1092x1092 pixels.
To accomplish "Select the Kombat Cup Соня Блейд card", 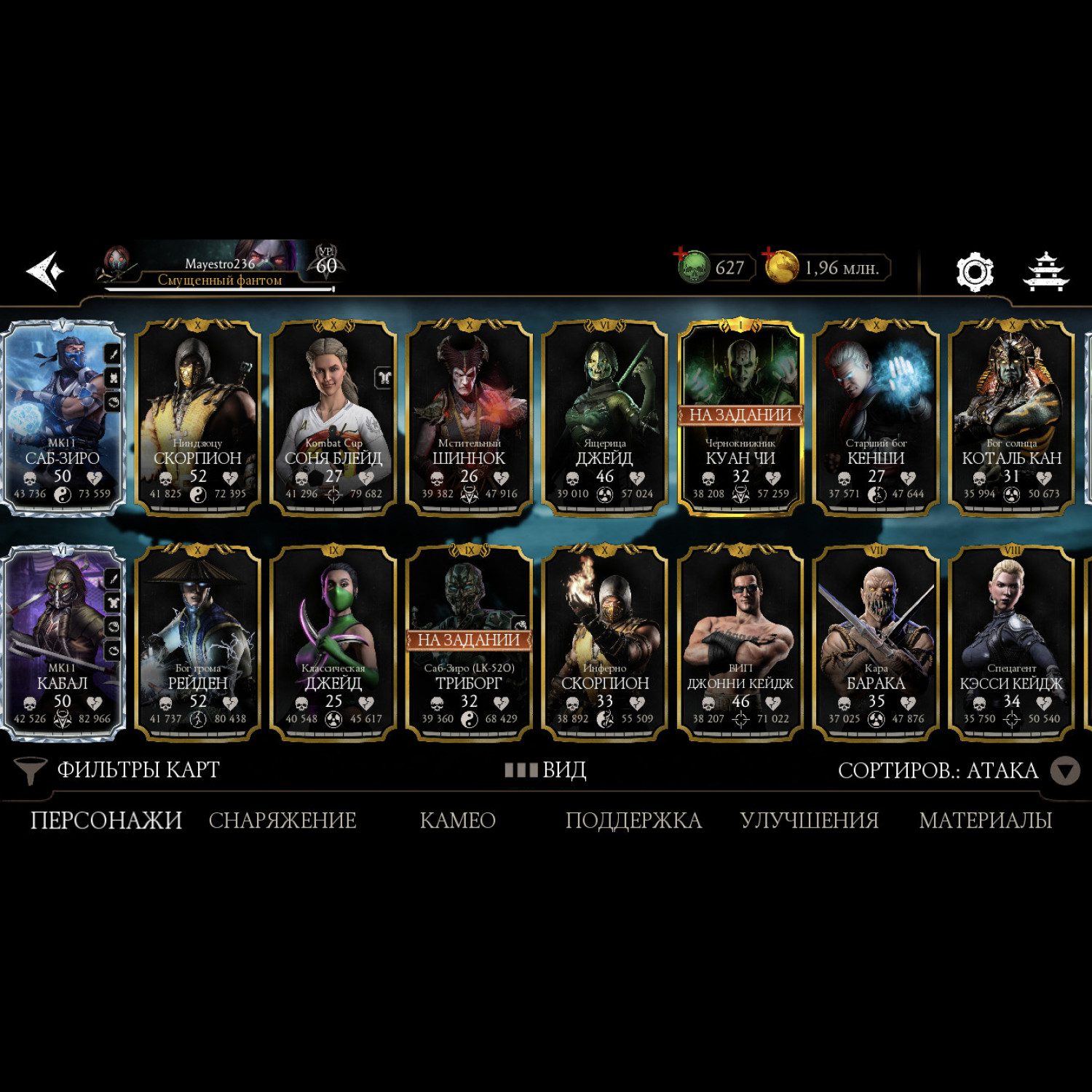I will (333, 419).
